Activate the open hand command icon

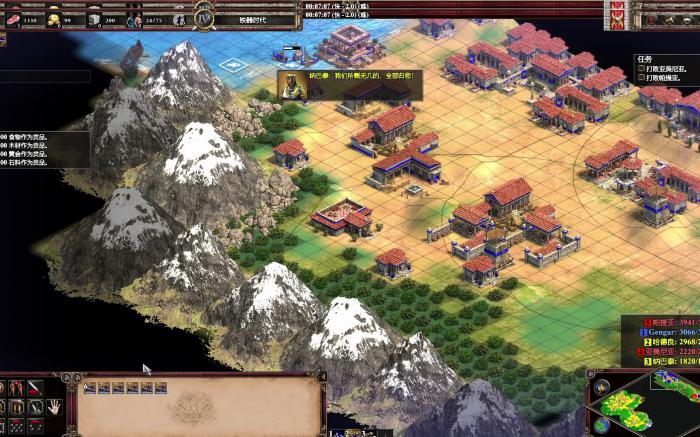pos(53,405)
